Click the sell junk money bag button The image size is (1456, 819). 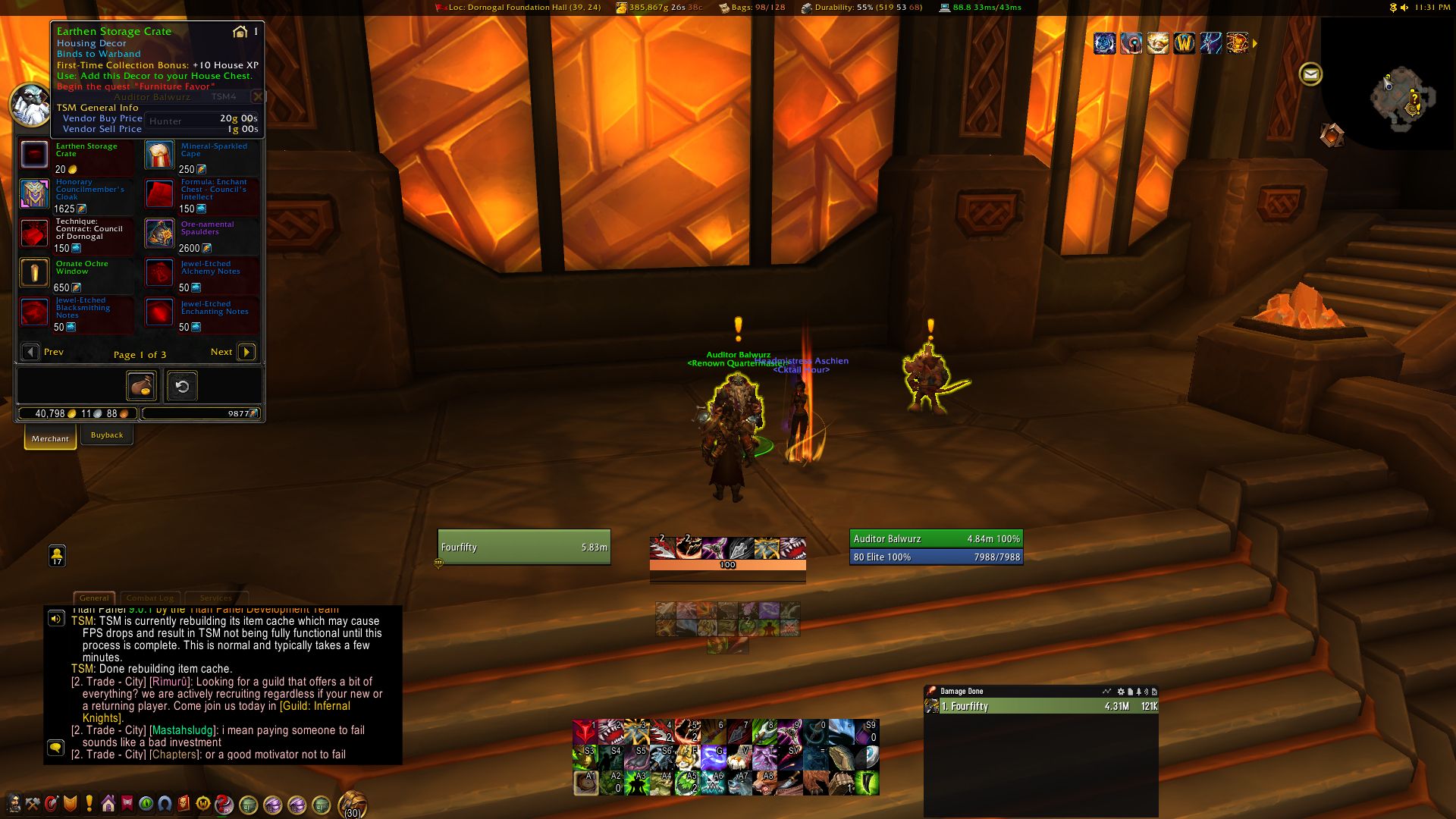[x=142, y=386]
